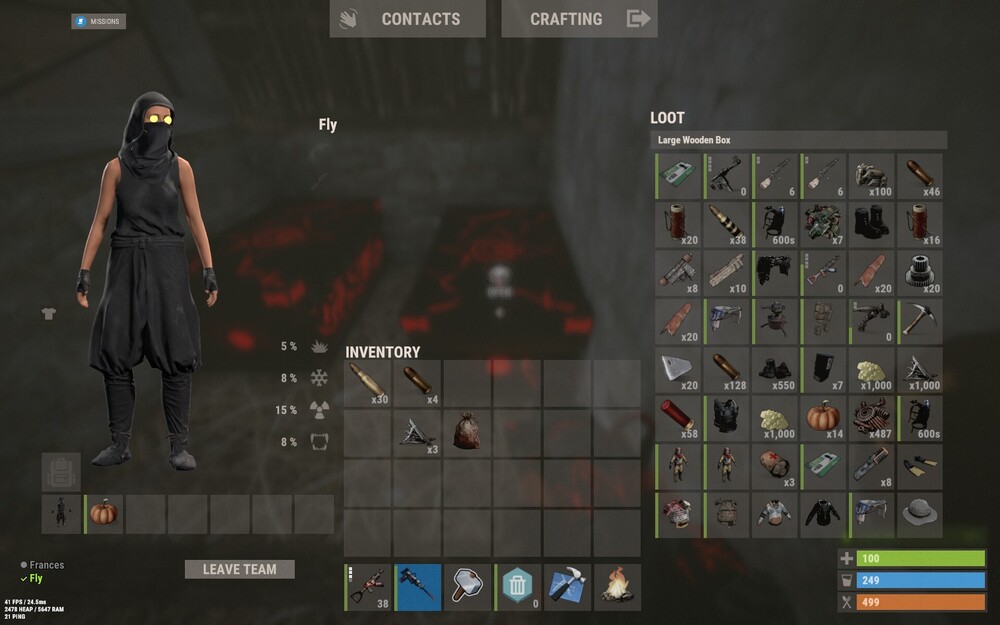Image resolution: width=1000 pixels, height=625 pixels.
Task: Select the hammer in the hotbar
Action: (x=467, y=587)
